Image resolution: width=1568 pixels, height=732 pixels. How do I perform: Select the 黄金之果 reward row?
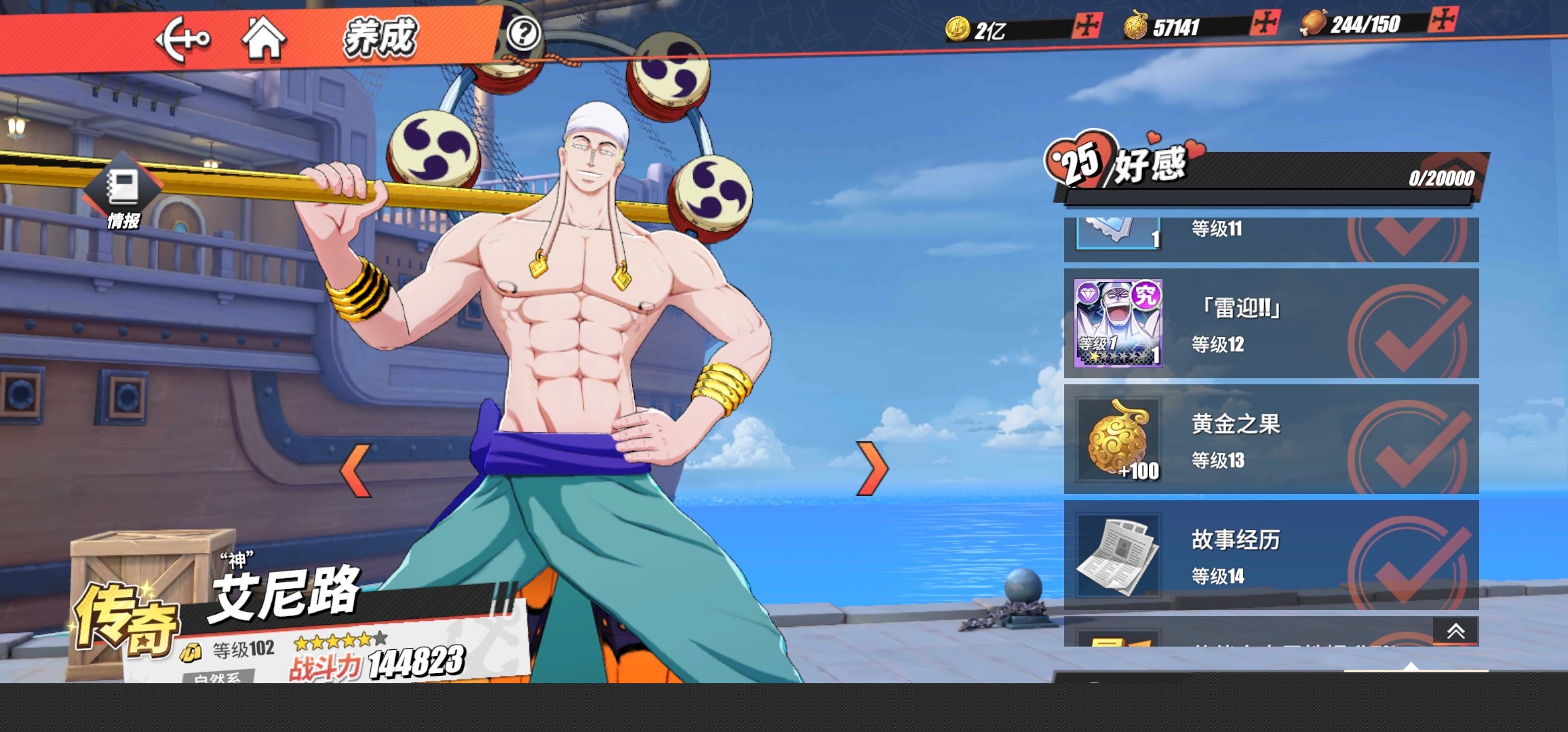point(1271,440)
